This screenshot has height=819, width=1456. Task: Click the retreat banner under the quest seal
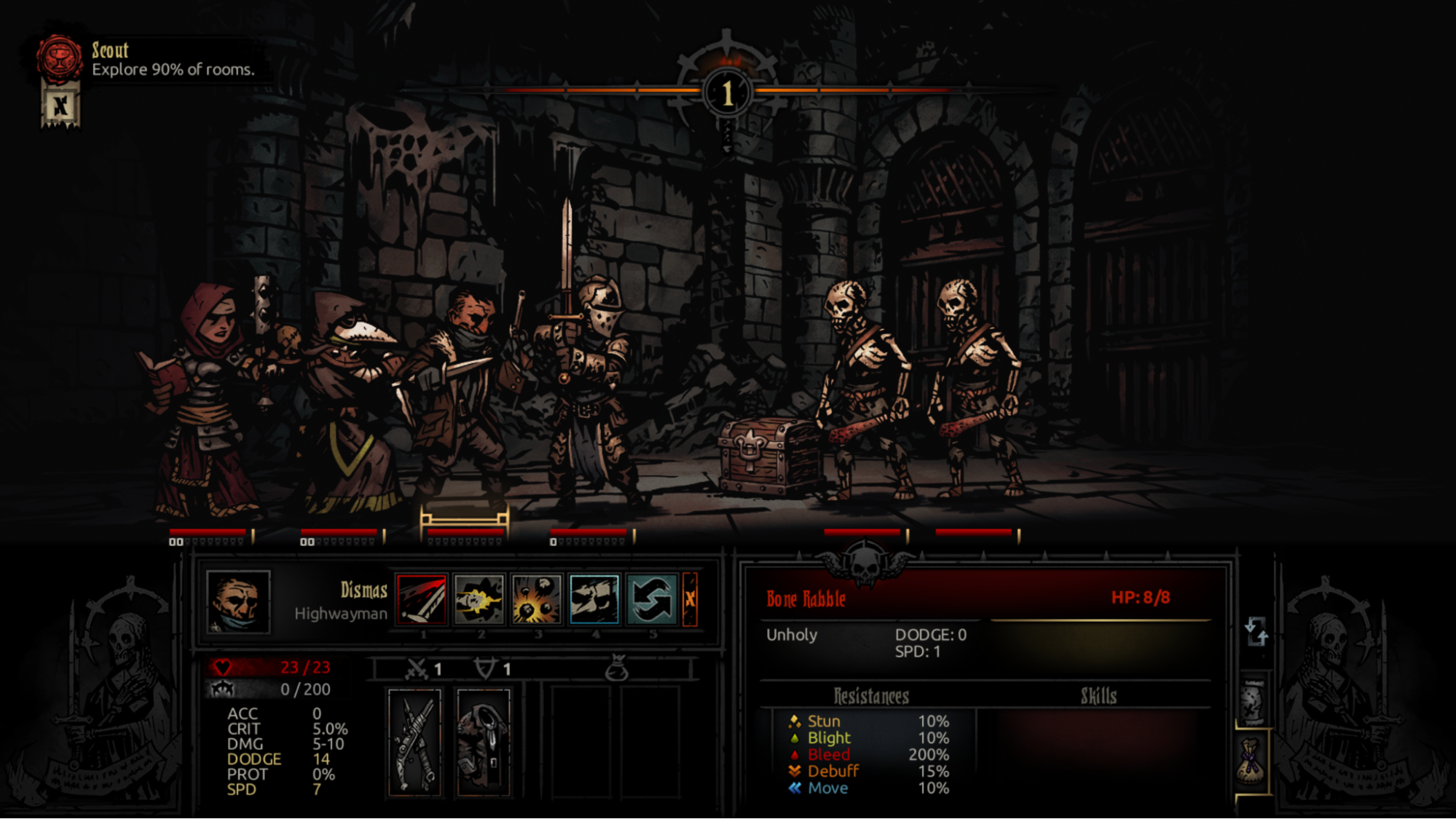tap(60, 107)
